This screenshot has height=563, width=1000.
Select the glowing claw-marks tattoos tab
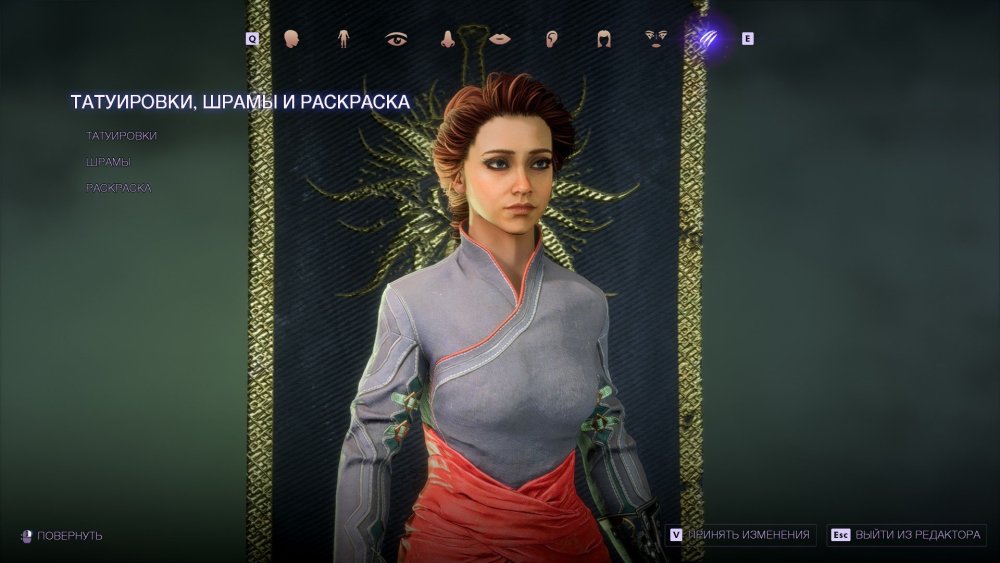tap(708, 39)
